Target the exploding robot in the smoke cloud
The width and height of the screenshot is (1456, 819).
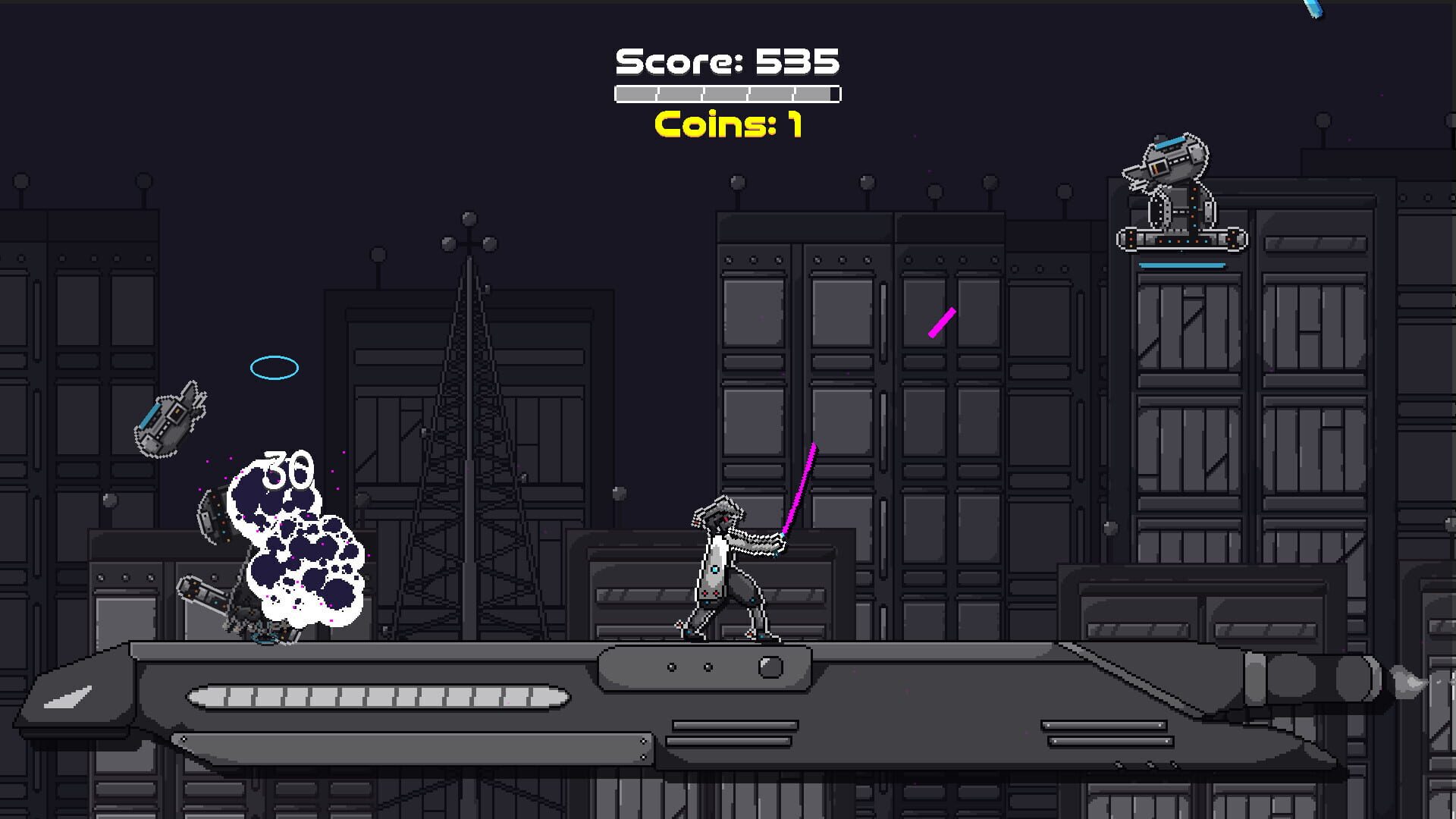point(243,599)
